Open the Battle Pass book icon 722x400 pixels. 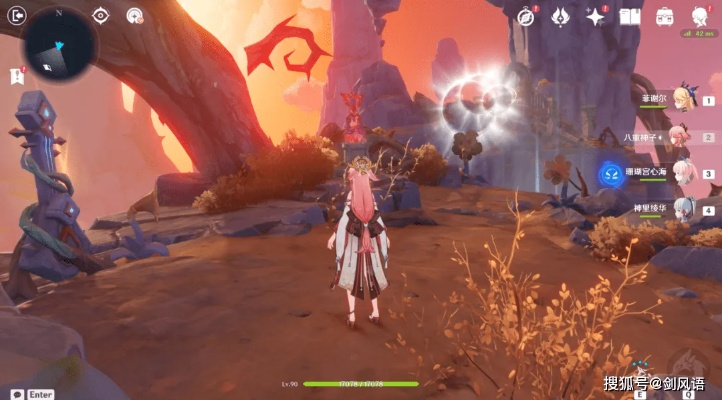(630, 16)
